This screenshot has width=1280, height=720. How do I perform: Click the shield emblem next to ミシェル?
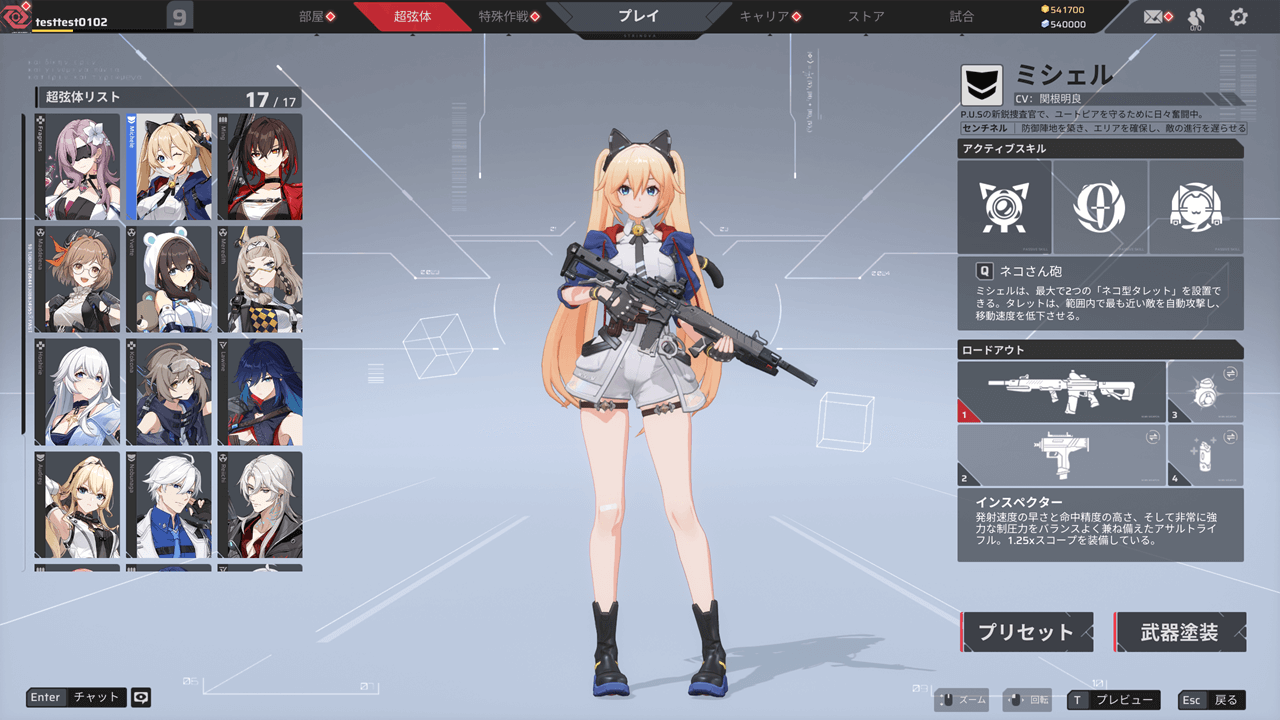point(981,84)
